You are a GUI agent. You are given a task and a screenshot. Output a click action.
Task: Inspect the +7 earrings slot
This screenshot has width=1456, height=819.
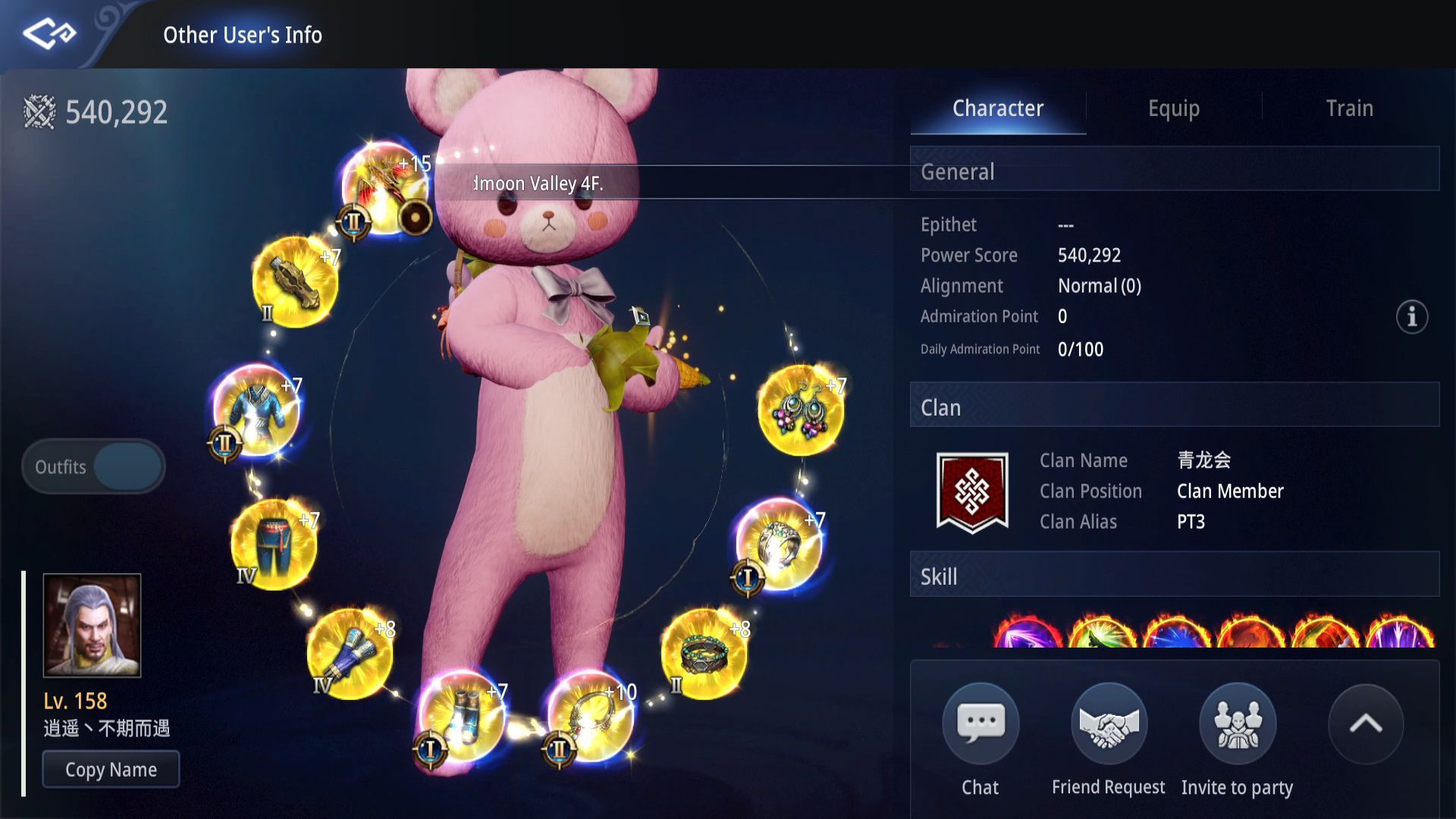[800, 410]
